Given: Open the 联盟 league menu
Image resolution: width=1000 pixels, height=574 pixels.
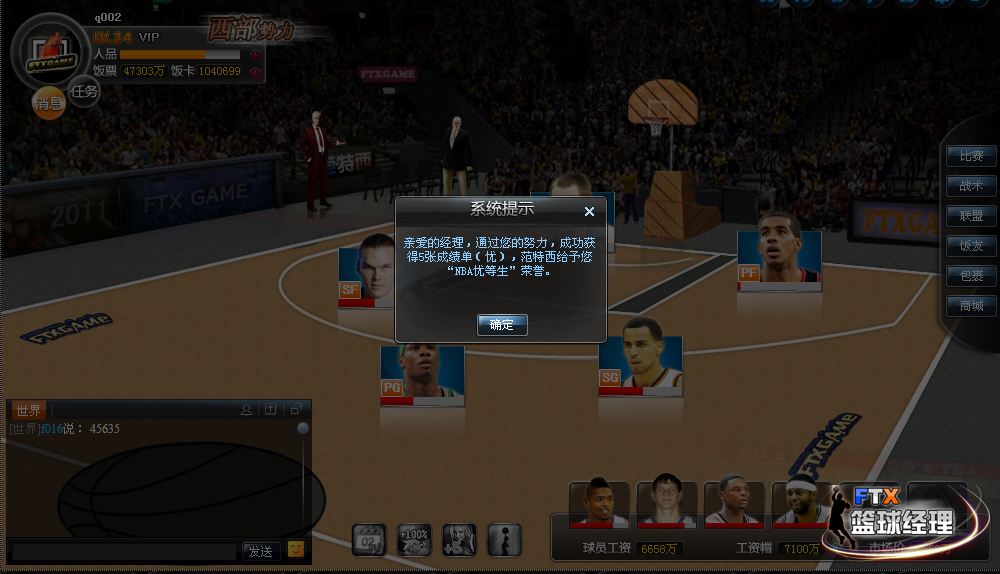Looking at the screenshot, I should click(x=971, y=216).
